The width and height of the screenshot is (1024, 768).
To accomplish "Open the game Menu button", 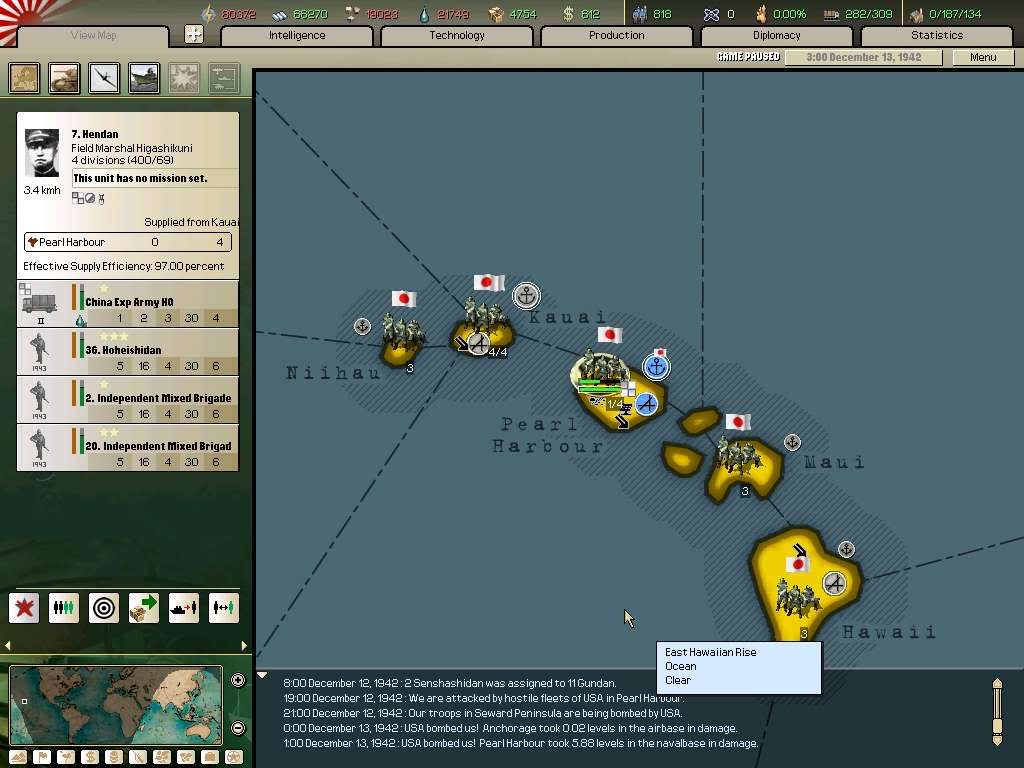I will 983,57.
